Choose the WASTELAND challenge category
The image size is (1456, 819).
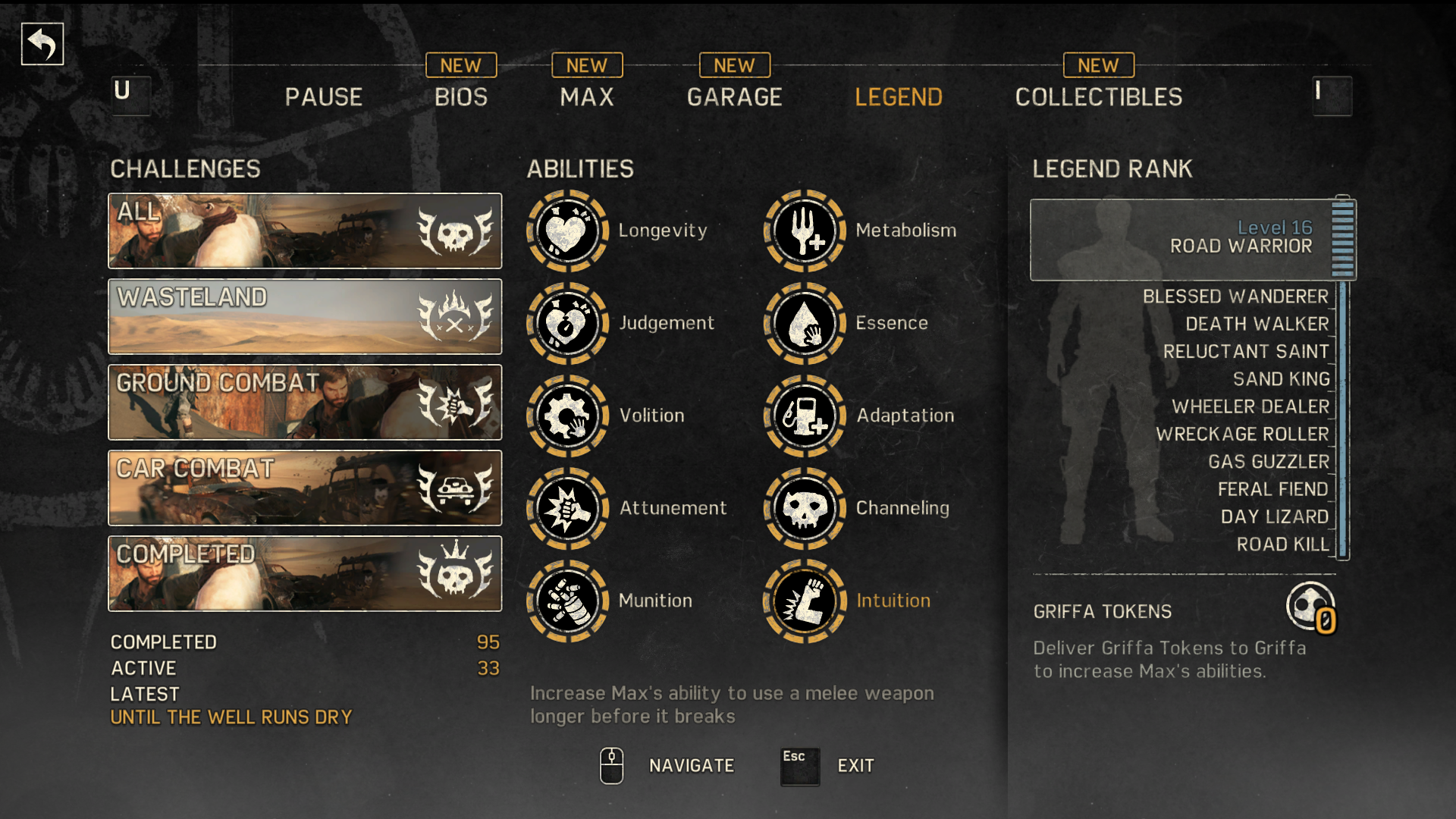305,316
